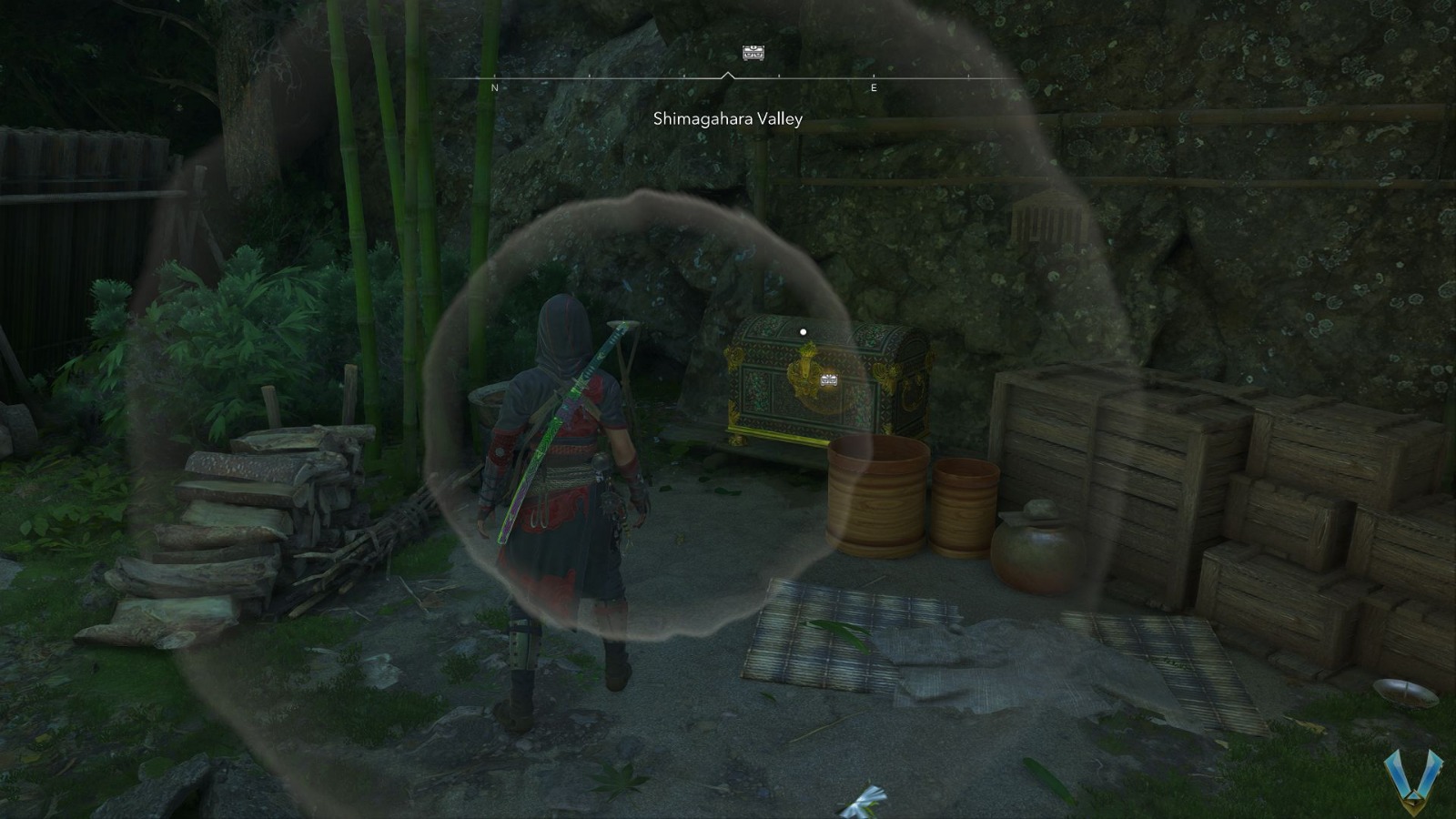Screen dimensions: 1456x819
Task: Select the Shimagahara Valley location label
Action: tap(727, 118)
